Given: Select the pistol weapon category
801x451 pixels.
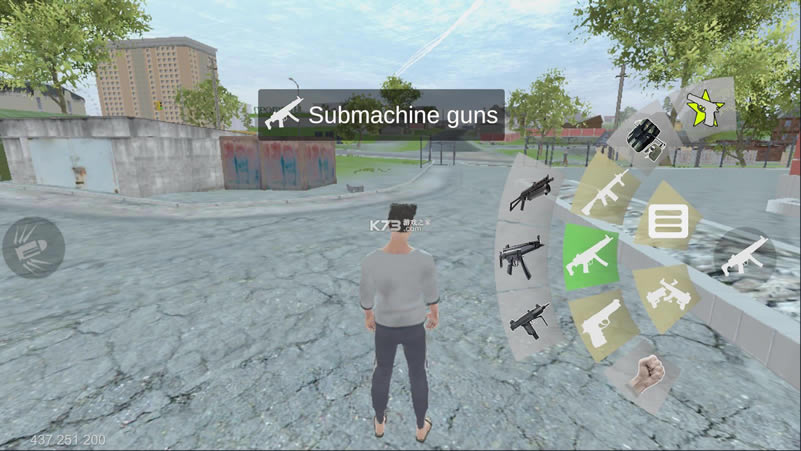Looking at the screenshot, I should pyautogui.click(x=602, y=324).
